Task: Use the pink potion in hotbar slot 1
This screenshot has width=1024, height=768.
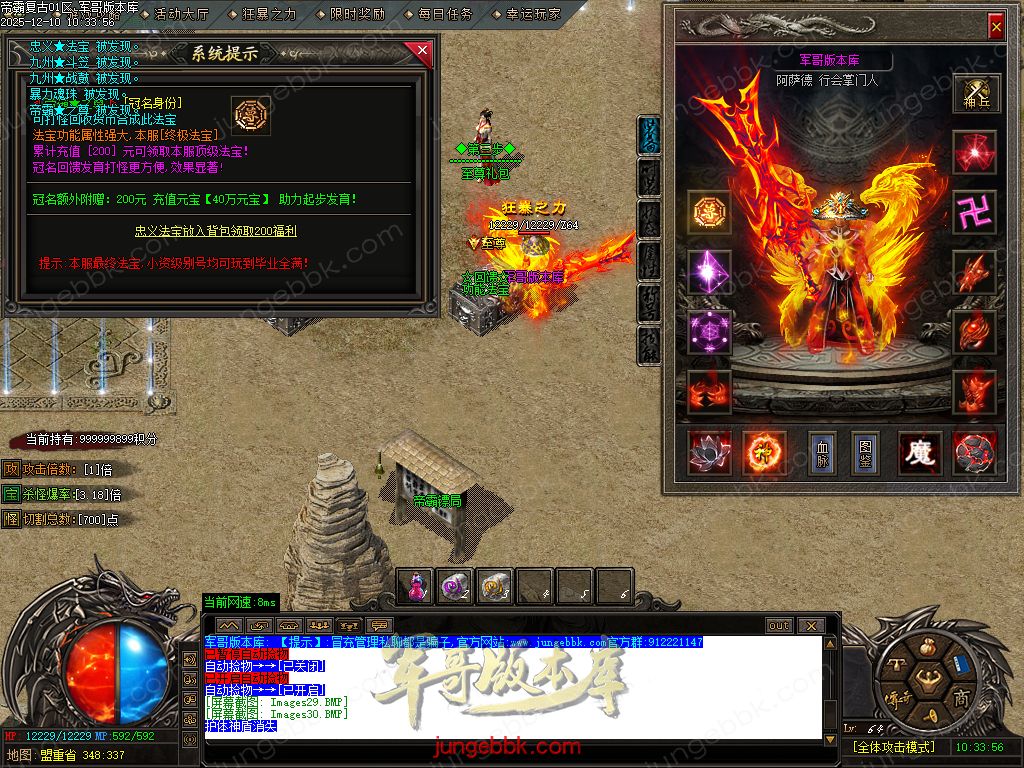Action: click(x=417, y=587)
